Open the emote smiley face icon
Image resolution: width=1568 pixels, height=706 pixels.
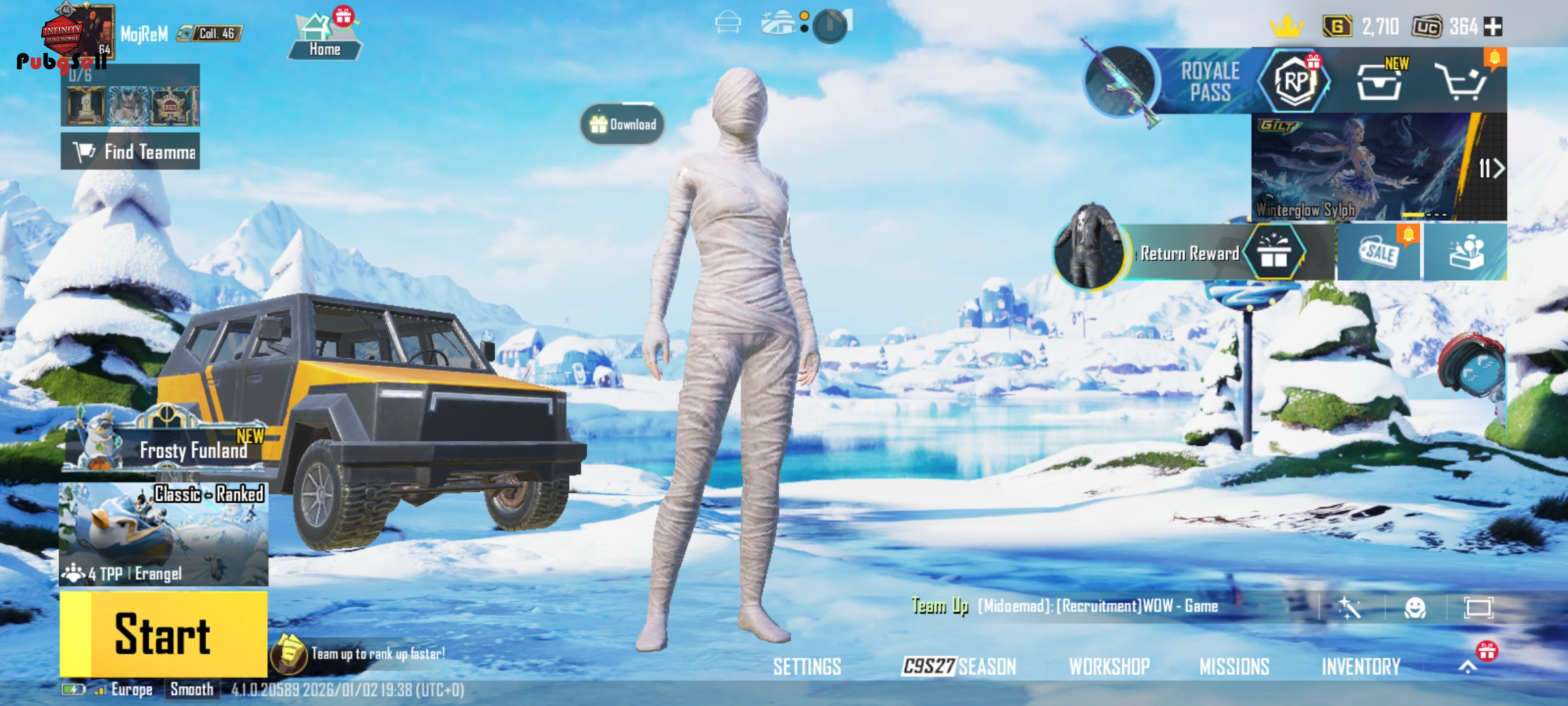point(1415,608)
